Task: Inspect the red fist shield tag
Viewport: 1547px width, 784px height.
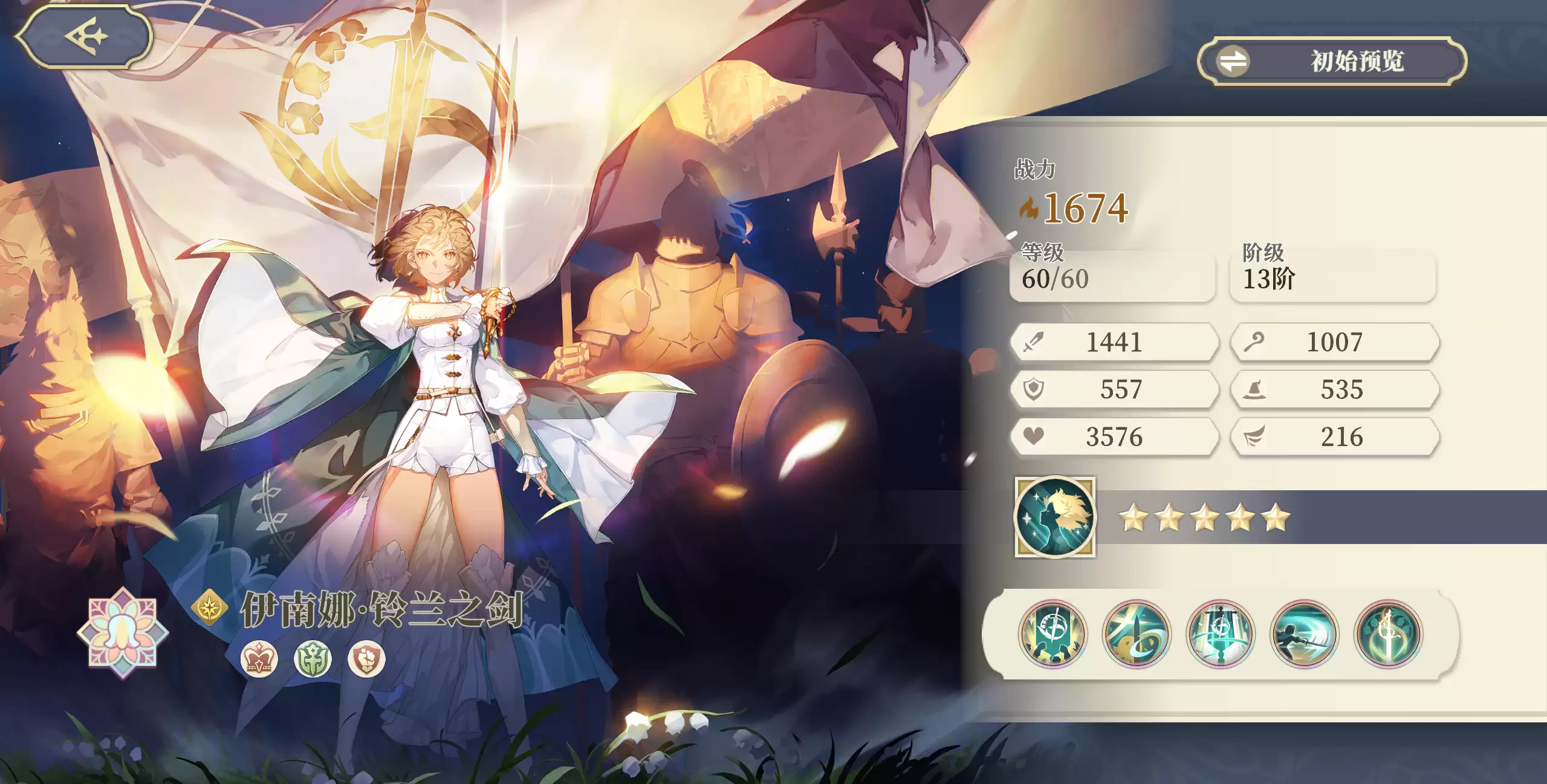Action: coord(366,659)
